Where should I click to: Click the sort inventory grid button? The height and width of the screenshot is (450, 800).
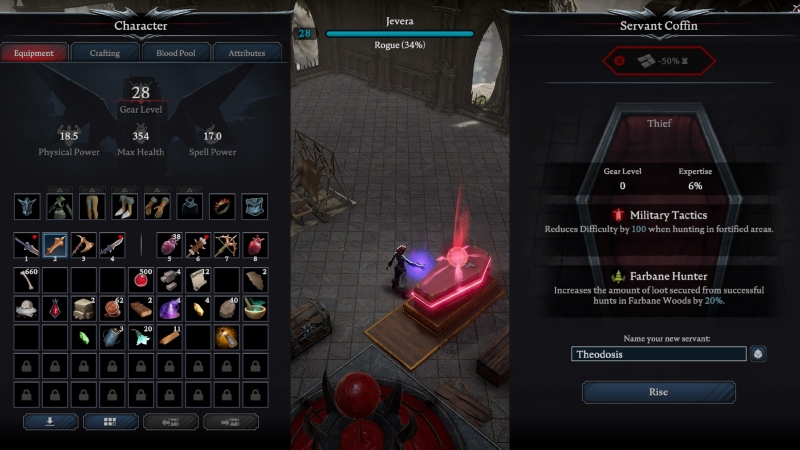click(111, 422)
